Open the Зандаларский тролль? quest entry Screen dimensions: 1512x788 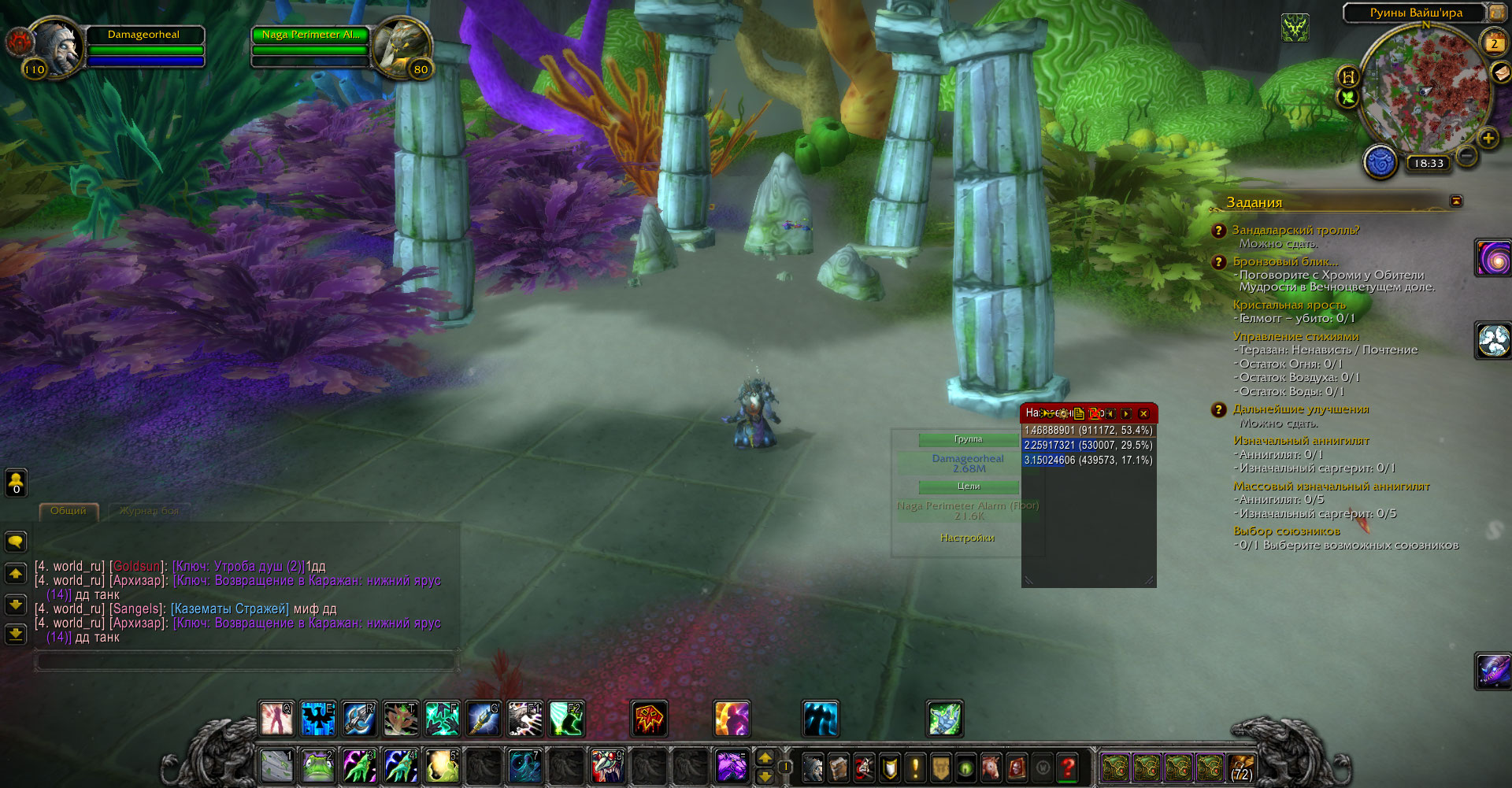click(1295, 230)
